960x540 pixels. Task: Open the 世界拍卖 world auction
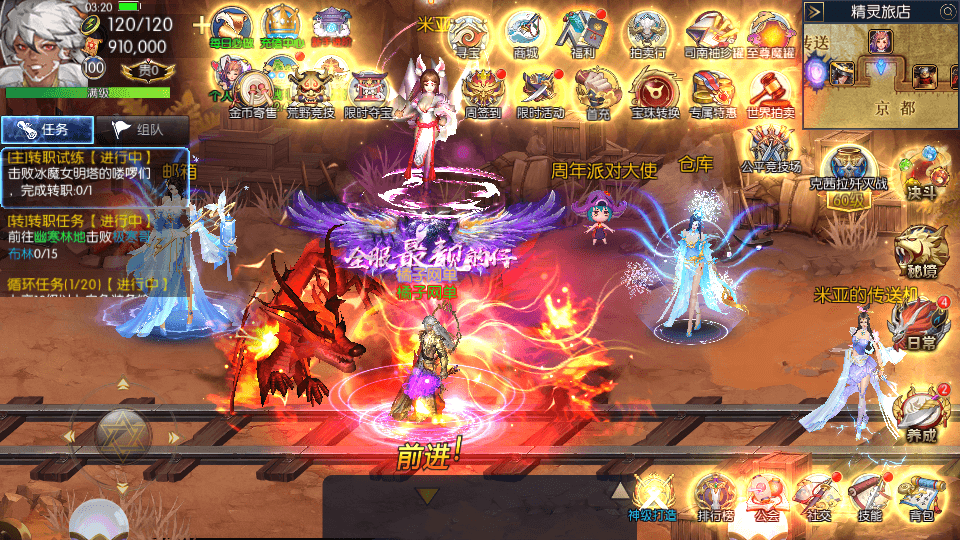point(771,94)
